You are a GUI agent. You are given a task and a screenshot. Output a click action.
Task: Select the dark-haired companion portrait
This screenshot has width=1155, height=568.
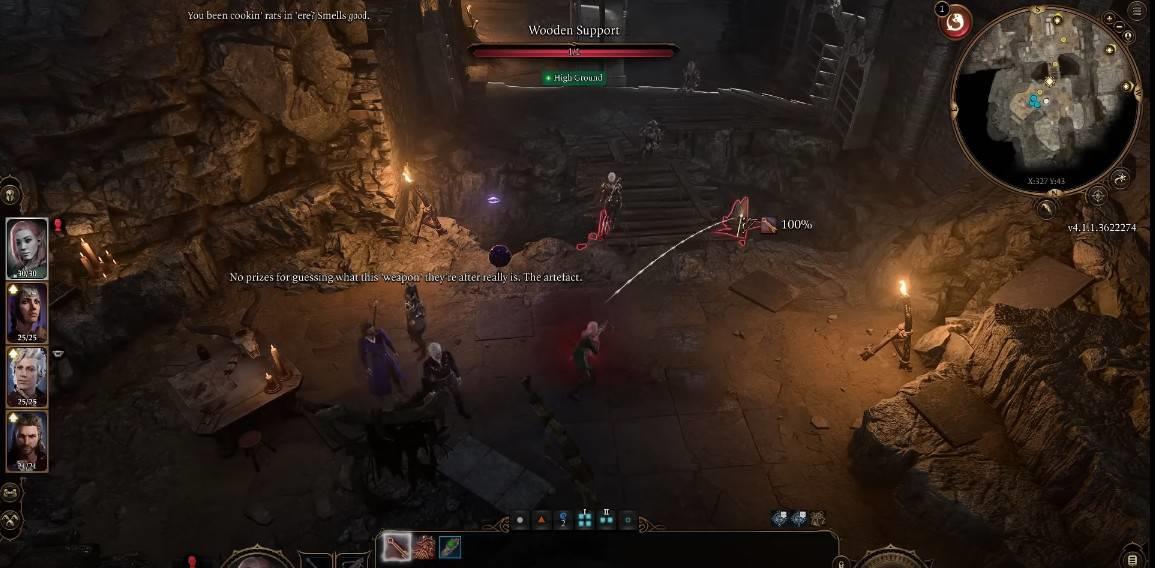[x=27, y=312]
